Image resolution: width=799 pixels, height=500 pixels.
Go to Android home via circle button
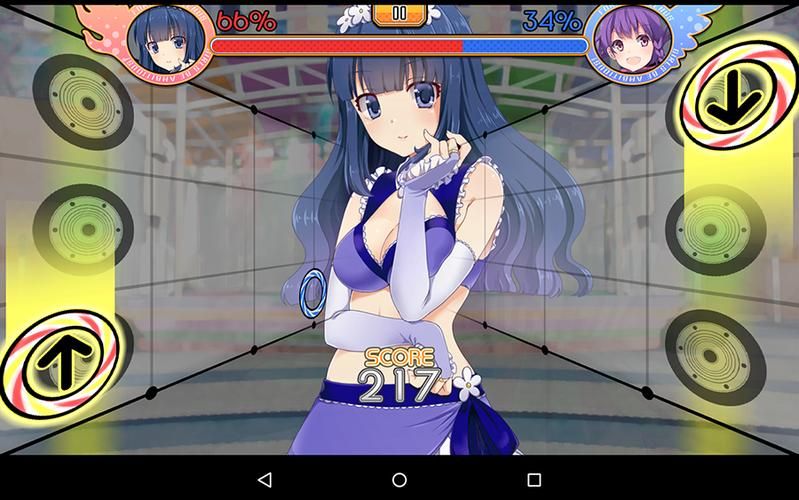pyautogui.click(x=399, y=480)
